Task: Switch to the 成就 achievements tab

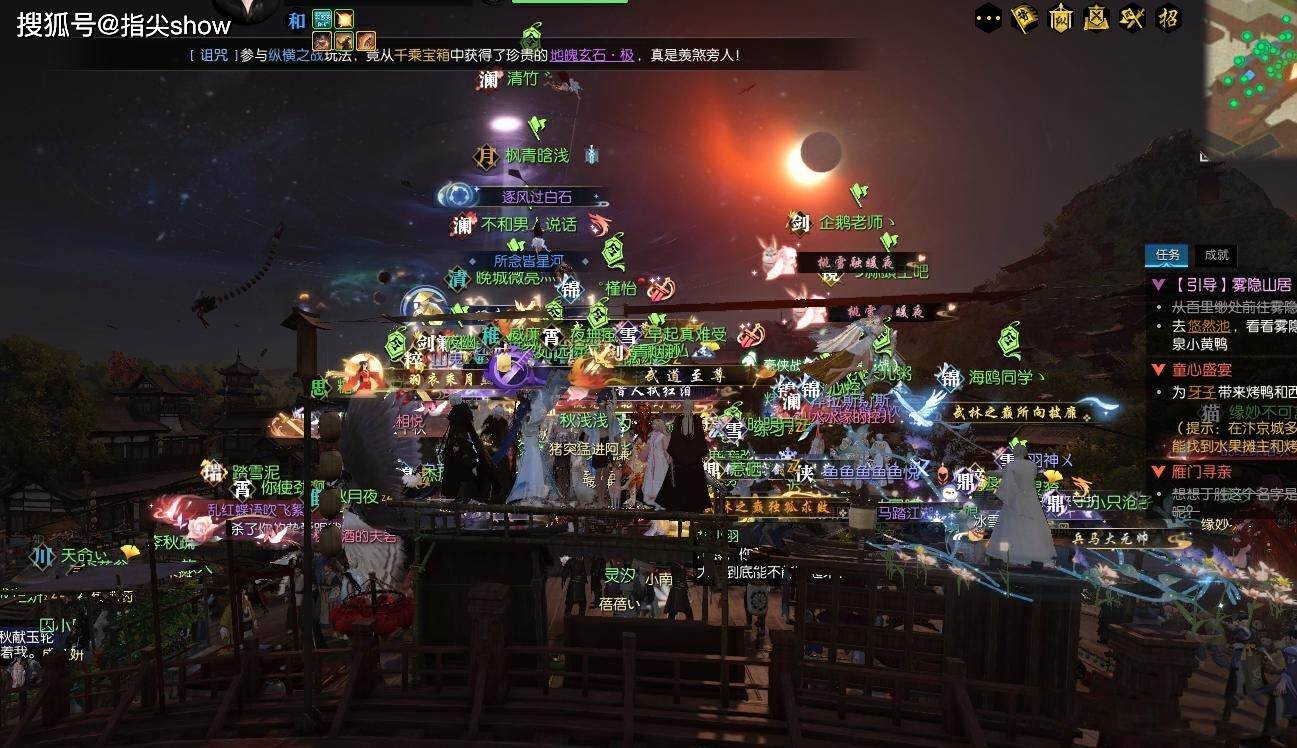Action: click(x=1216, y=255)
